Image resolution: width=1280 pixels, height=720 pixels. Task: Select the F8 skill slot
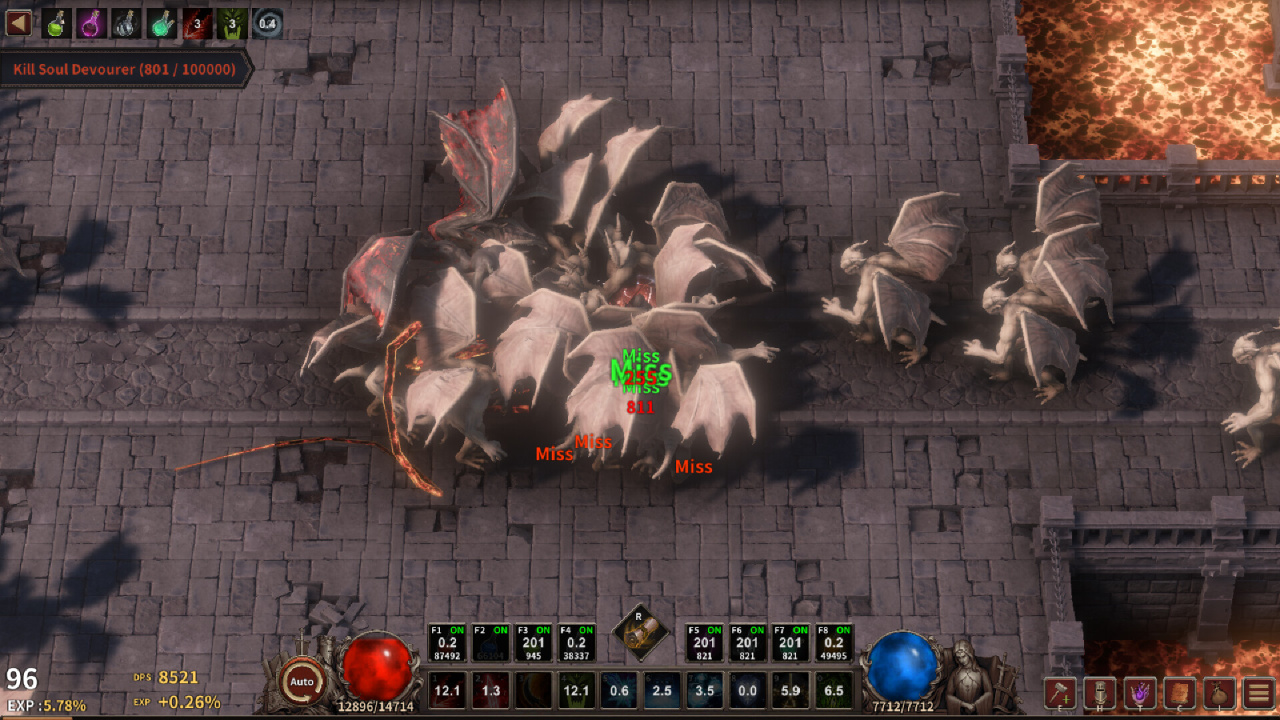[834, 643]
